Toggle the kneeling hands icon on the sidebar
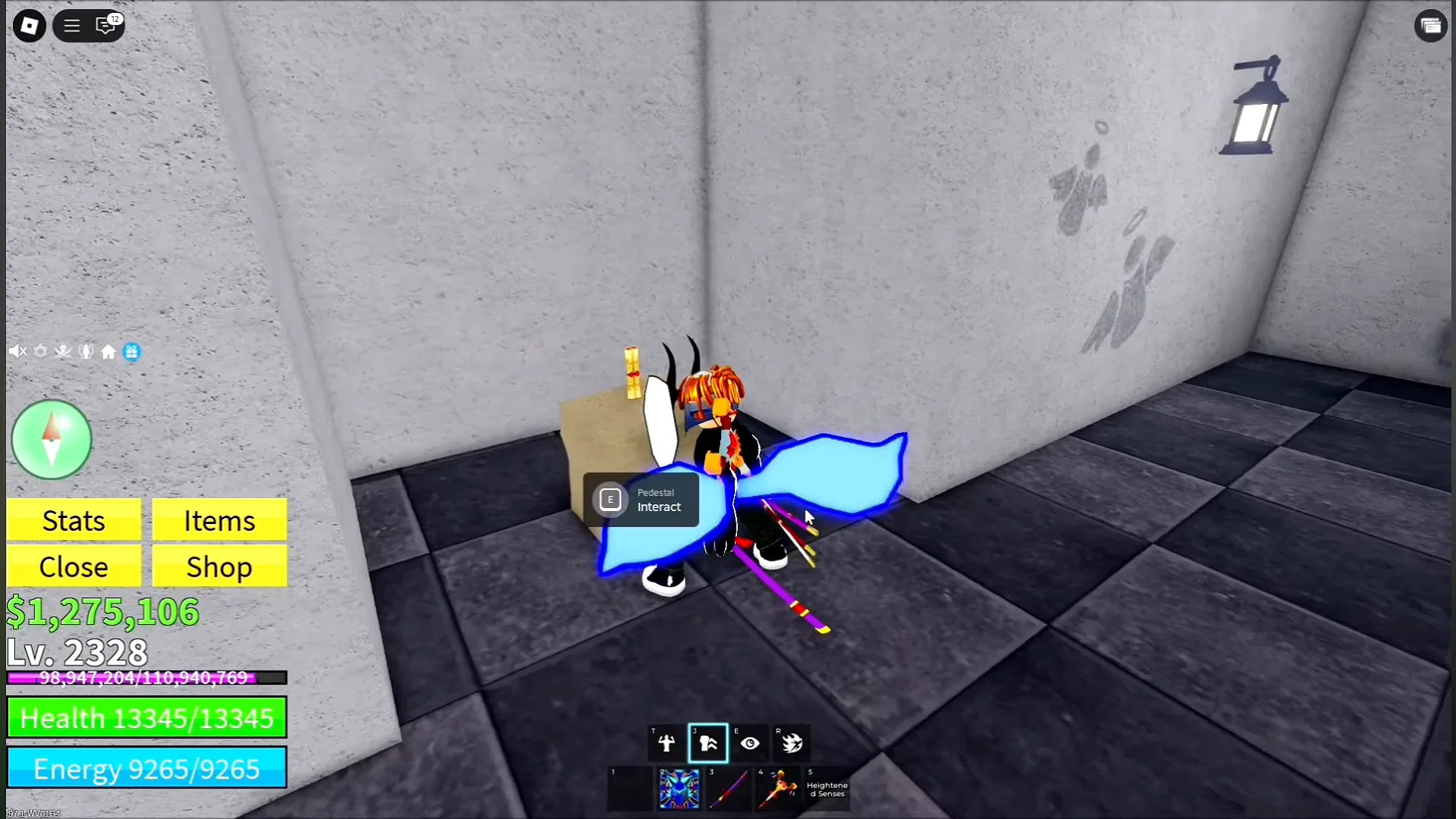The width and height of the screenshot is (1456, 819). (x=86, y=351)
